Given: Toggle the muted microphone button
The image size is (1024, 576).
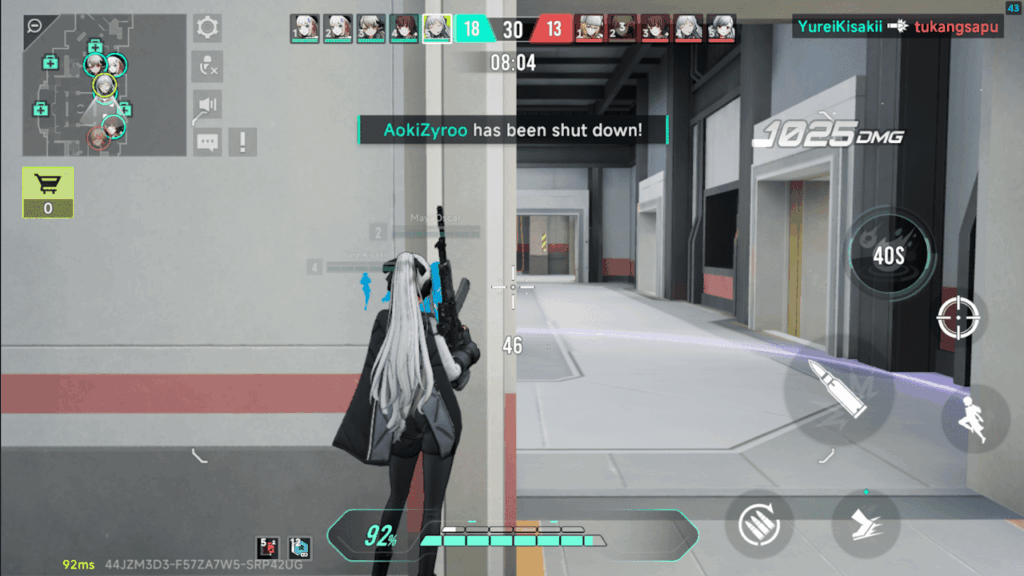Looking at the screenshot, I should click(x=208, y=66).
